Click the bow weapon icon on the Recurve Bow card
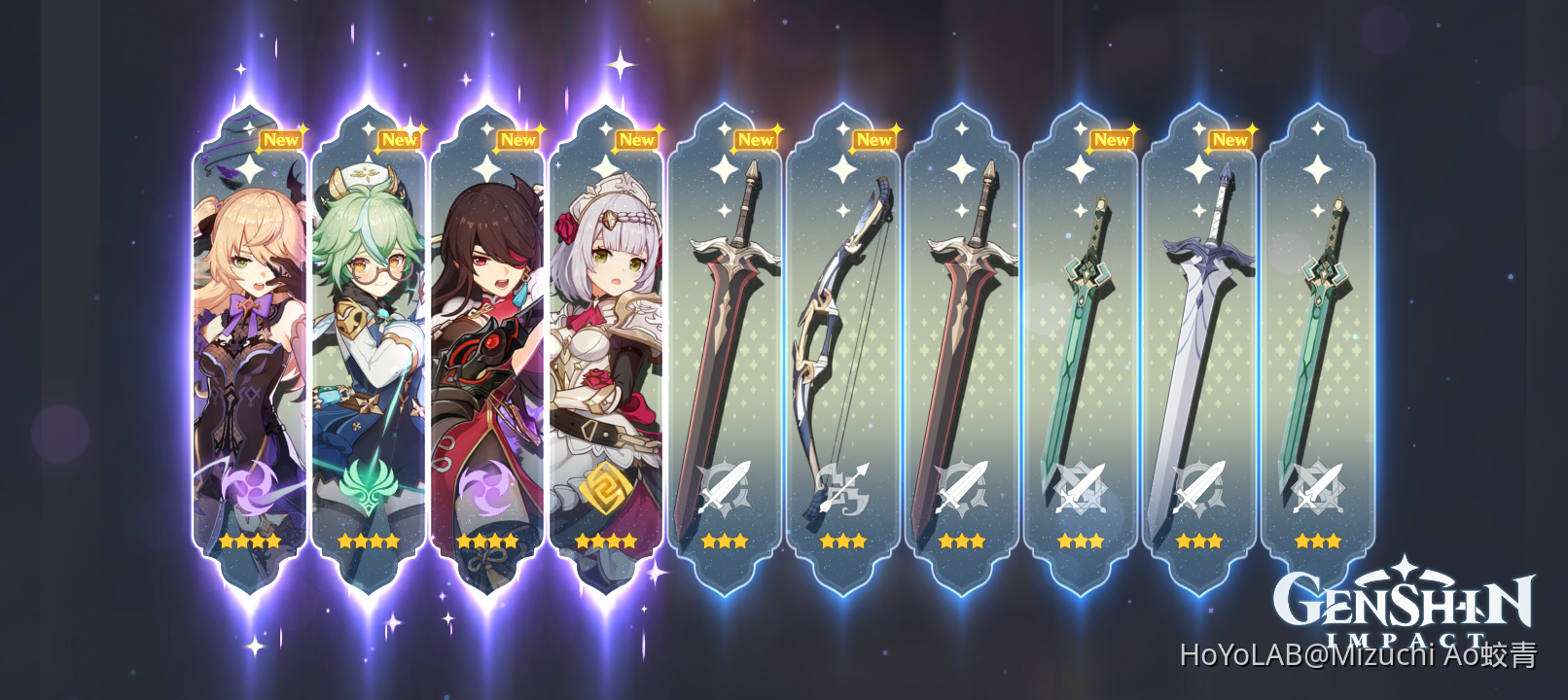This screenshot has height=700, width=1568. coord(844,486)
